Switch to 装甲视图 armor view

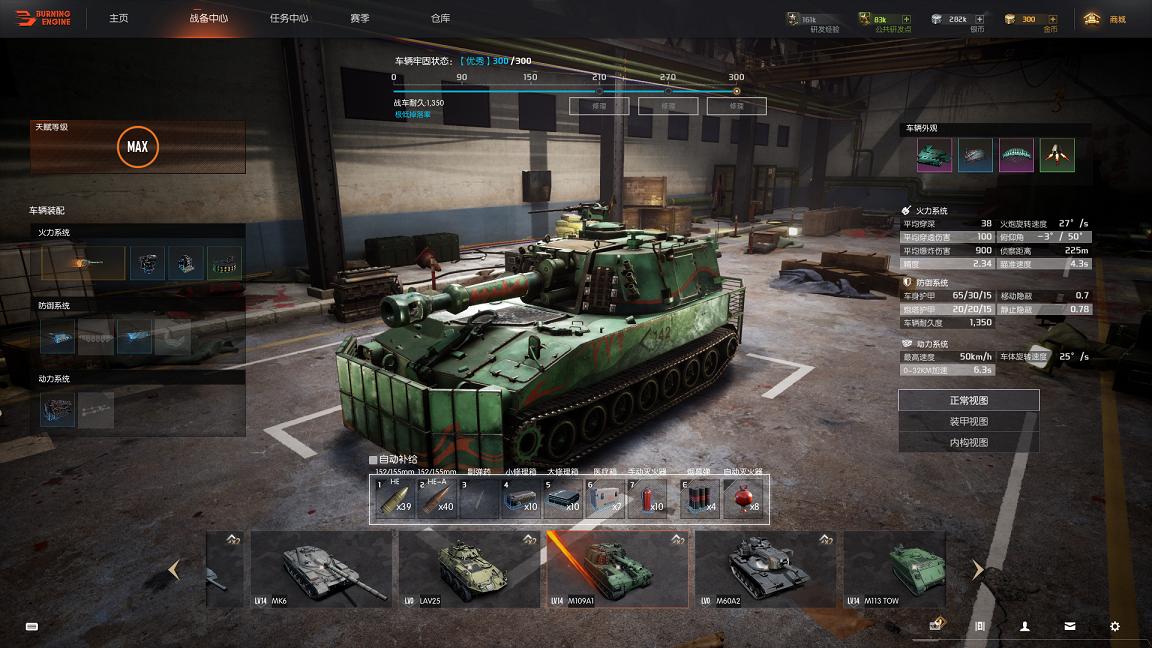[x=968, y=421]
